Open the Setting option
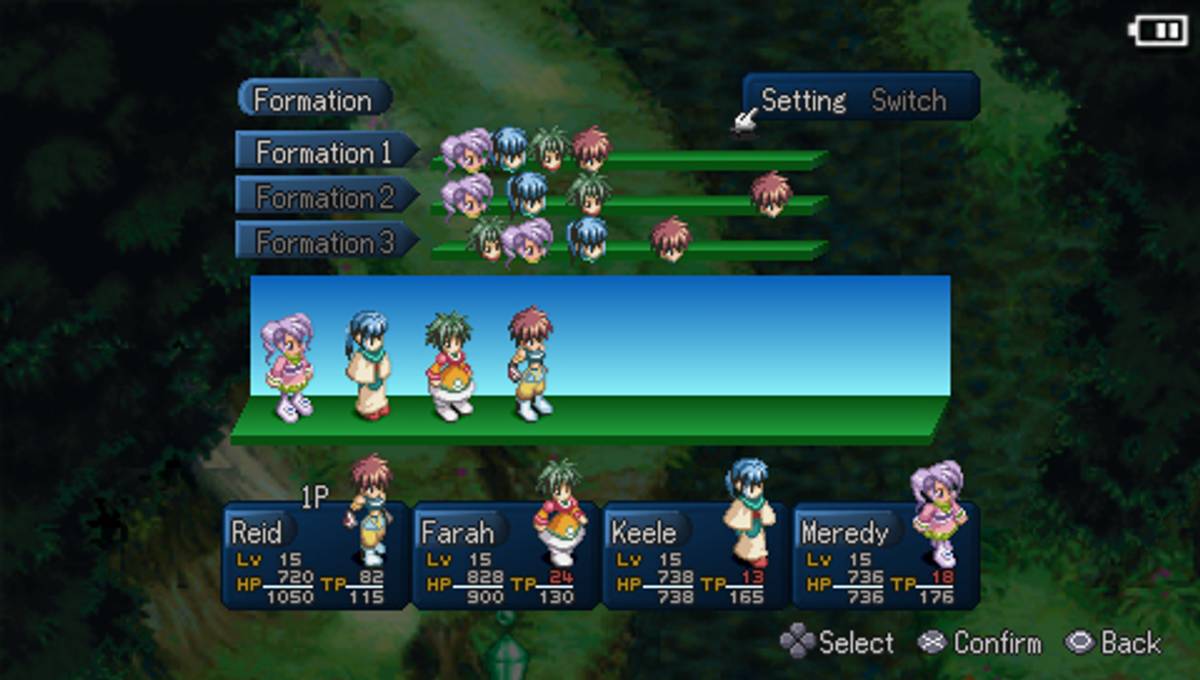The image size is (1200, 680). coord(803,100)
